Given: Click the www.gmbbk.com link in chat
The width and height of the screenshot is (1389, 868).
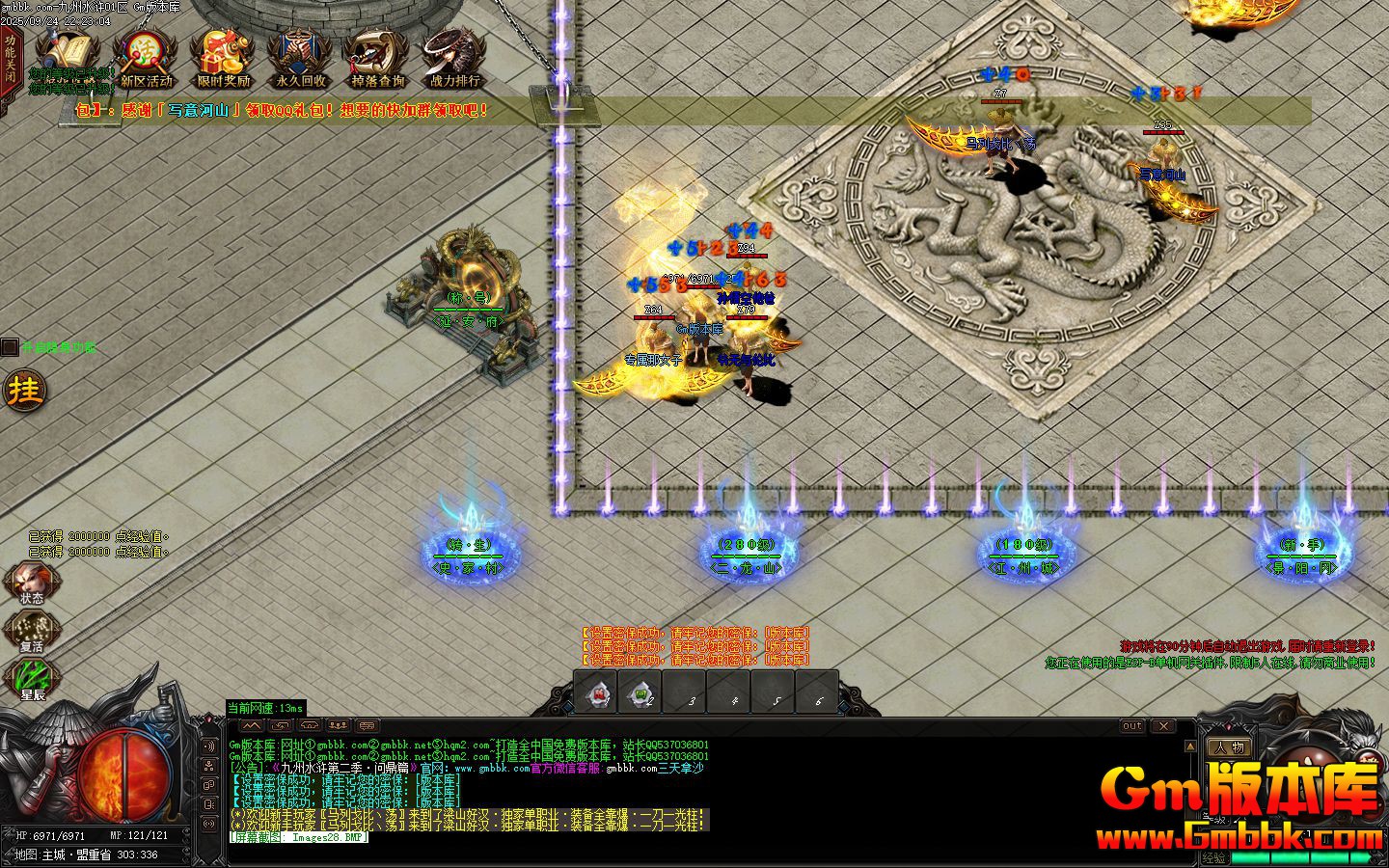Looking at the screenshot, I should point(492,768).
